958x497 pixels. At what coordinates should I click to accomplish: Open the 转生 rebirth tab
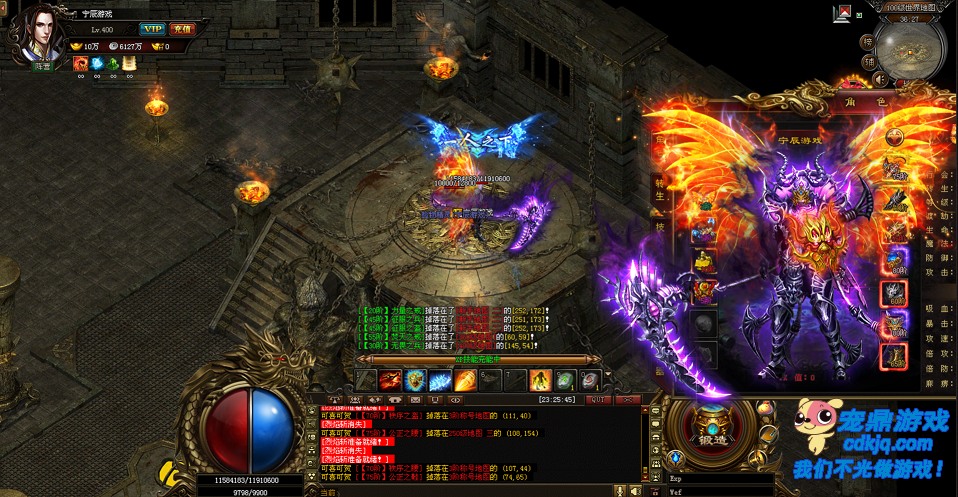point(660,190)
